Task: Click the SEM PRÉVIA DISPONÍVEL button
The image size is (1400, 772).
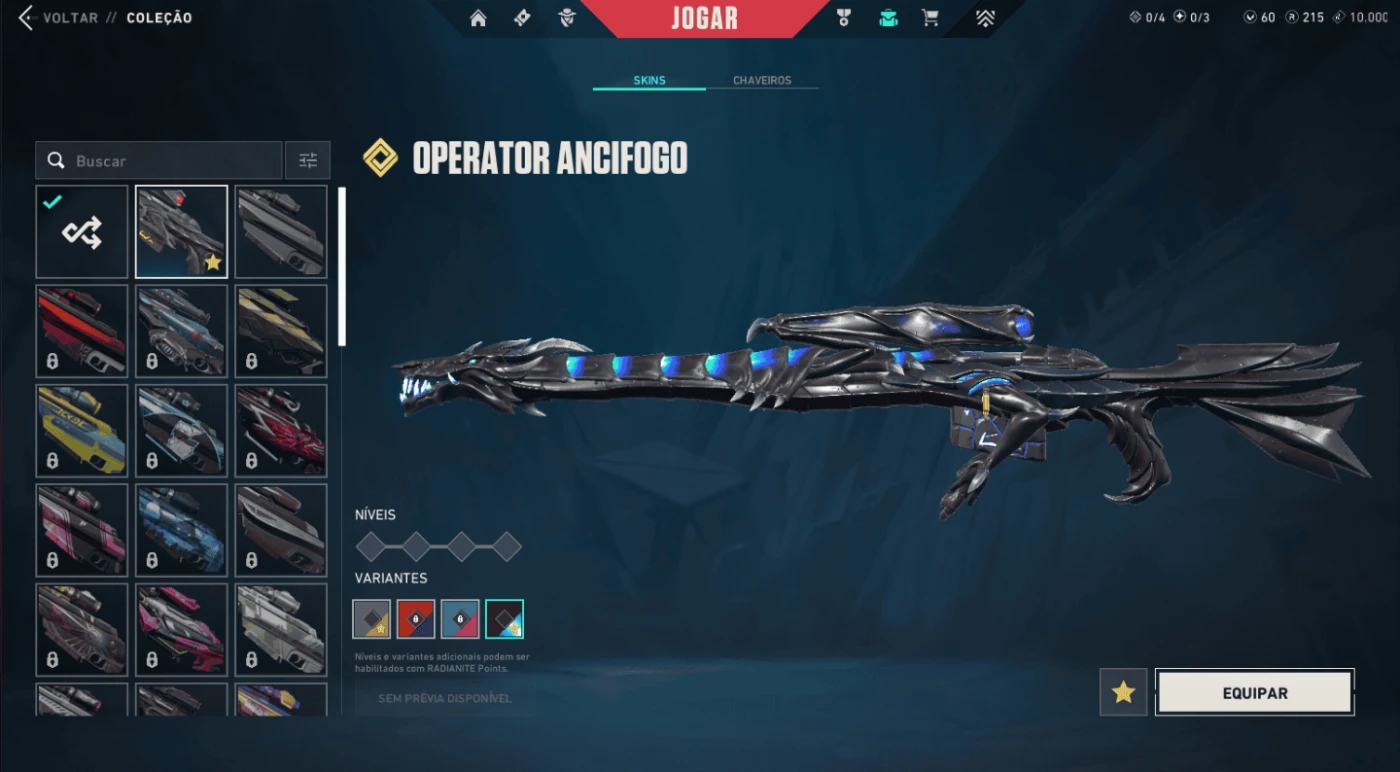Action: point(445,698)
